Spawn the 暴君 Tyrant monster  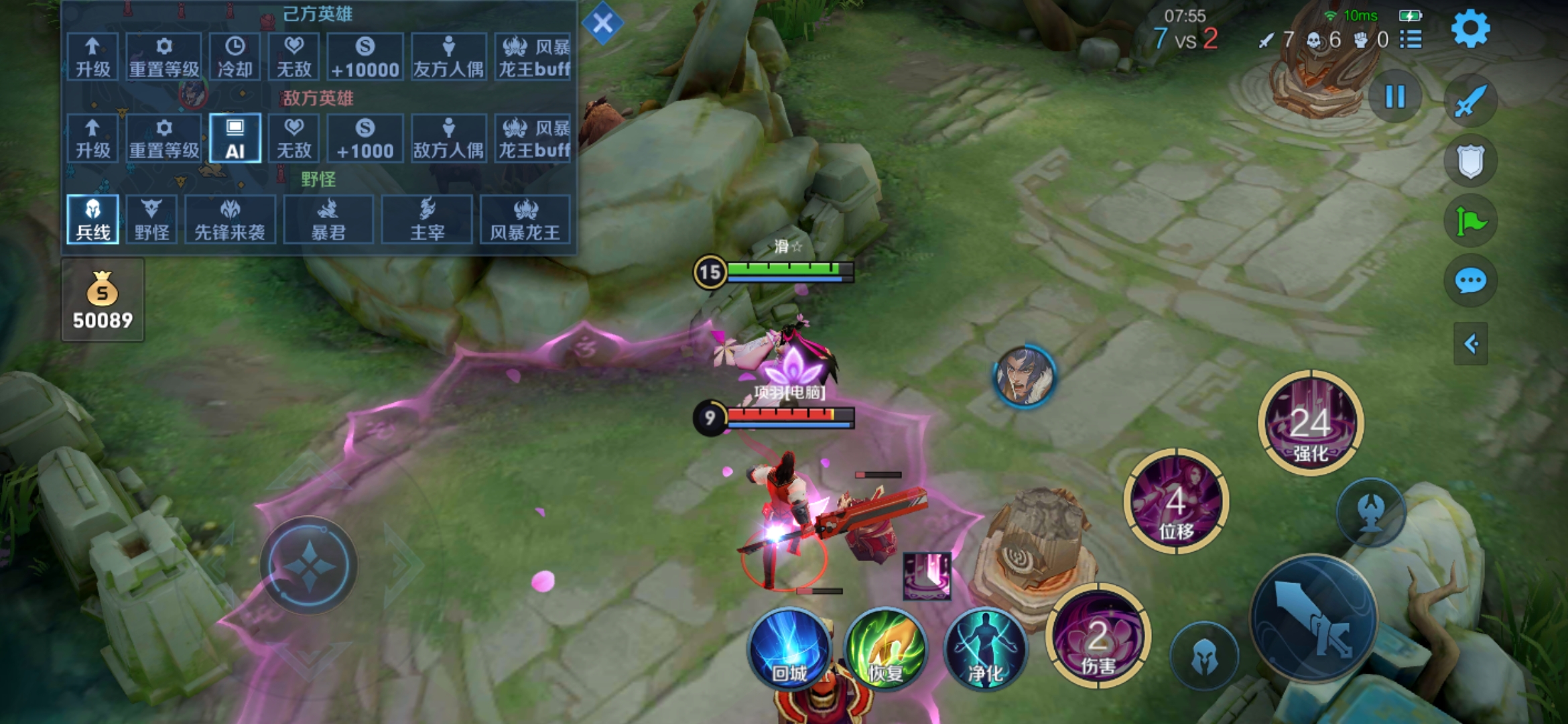tap(328, 219)
